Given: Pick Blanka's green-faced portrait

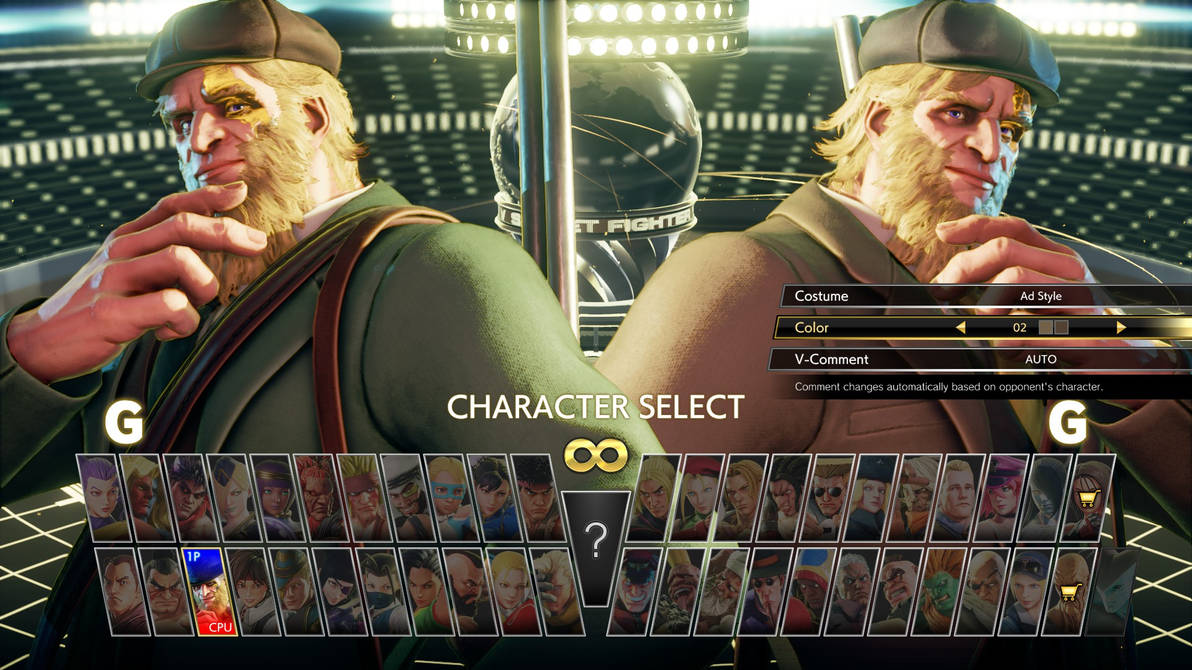Looking at the screenshot, I should point(943,591).
